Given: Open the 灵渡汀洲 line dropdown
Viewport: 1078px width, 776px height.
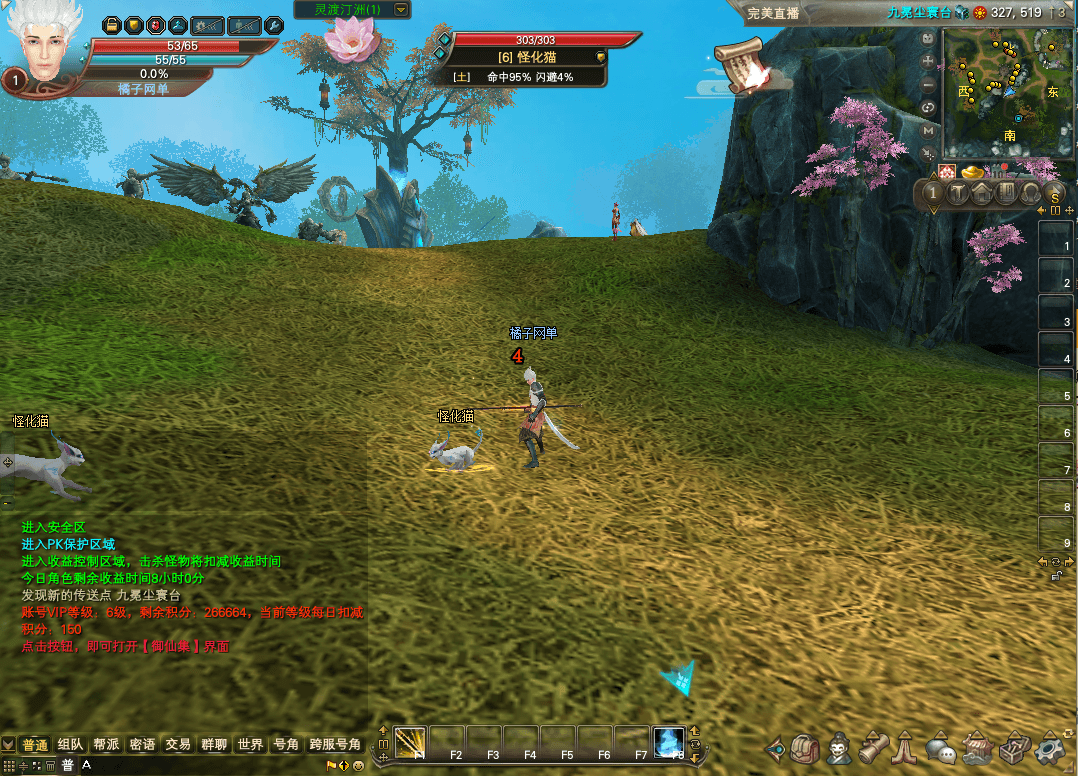Looking at the screenshot, I should coord(401,10).
